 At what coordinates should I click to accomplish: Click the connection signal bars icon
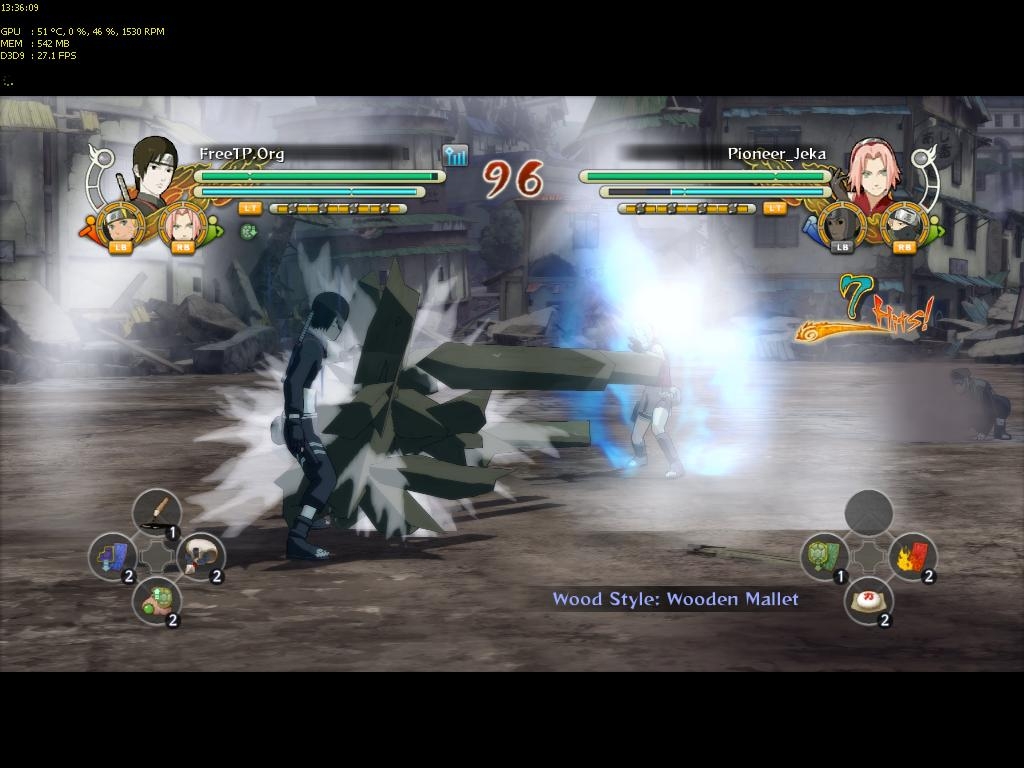click(x=455, y=155)
